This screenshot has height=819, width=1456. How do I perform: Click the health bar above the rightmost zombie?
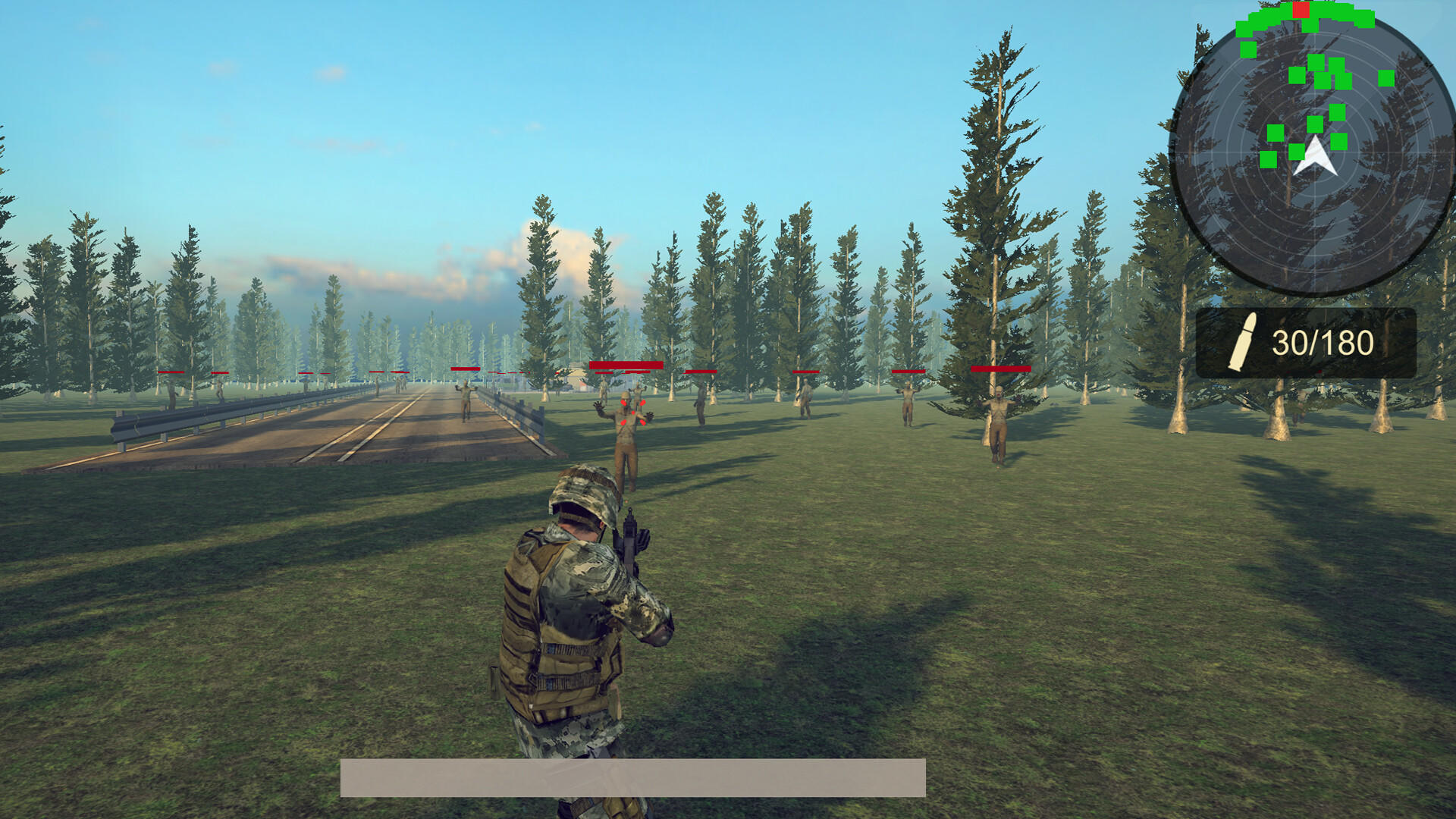tap(1001, 369)
